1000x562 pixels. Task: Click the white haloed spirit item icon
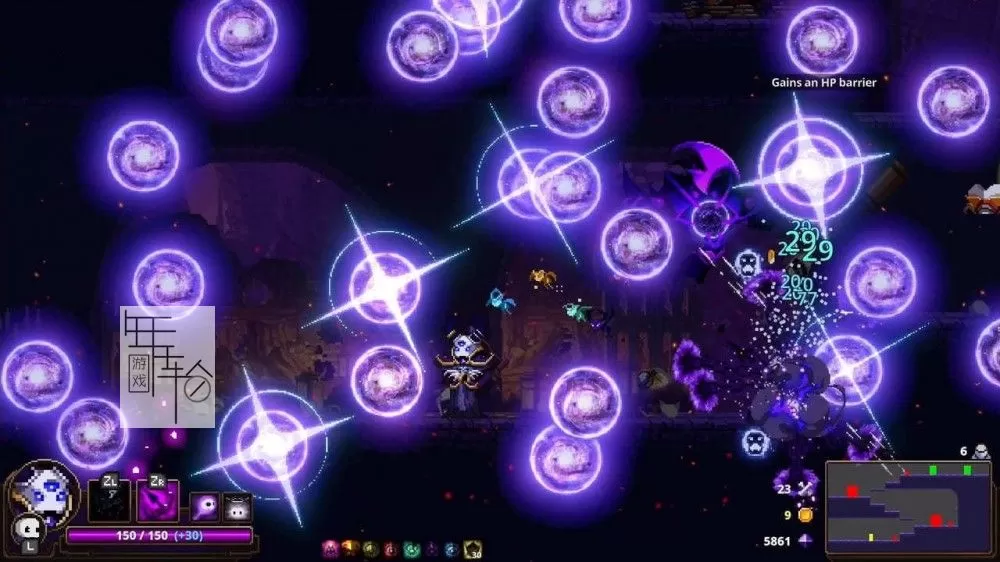pyautogui.click(x=237, y=507)
